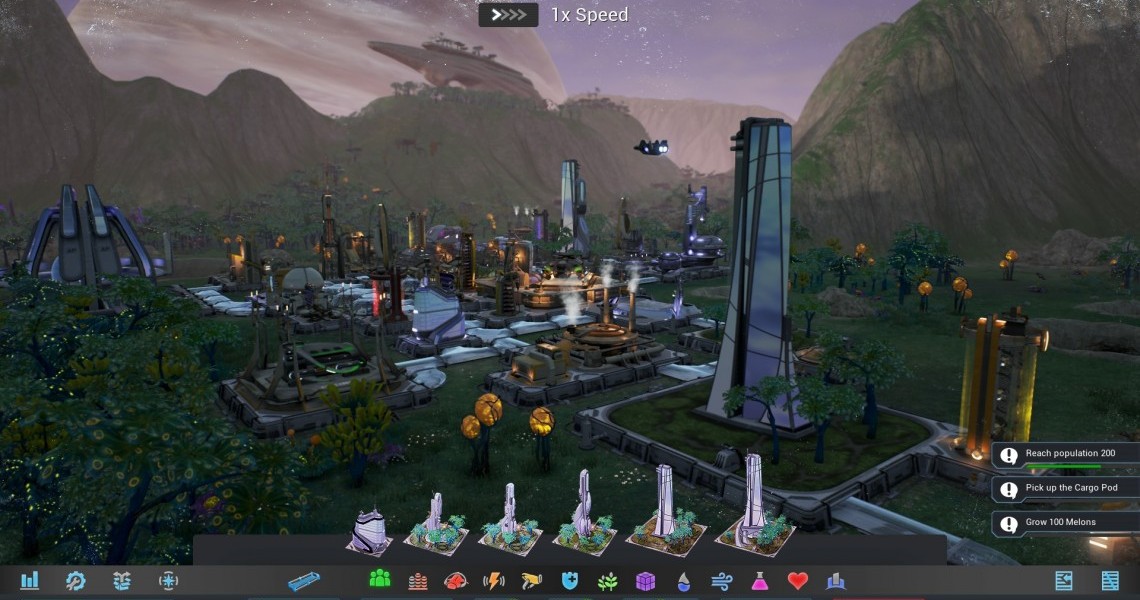
Task: Click the game speed arrows button
Action: point(508,15)
